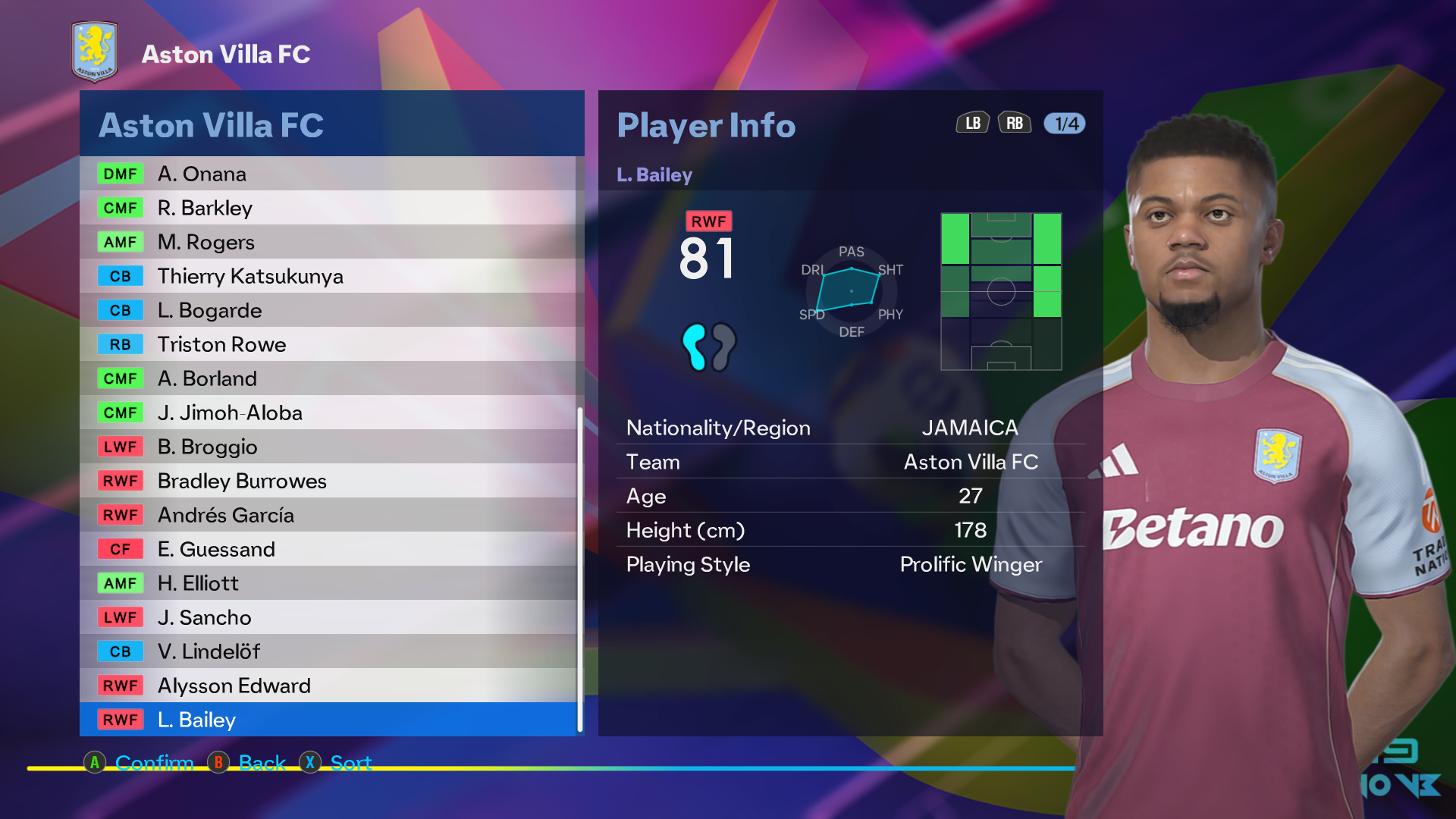Choose Triston Rowe in the list
This screenshot has width=1456, height=819.
(x=328, y=344)
